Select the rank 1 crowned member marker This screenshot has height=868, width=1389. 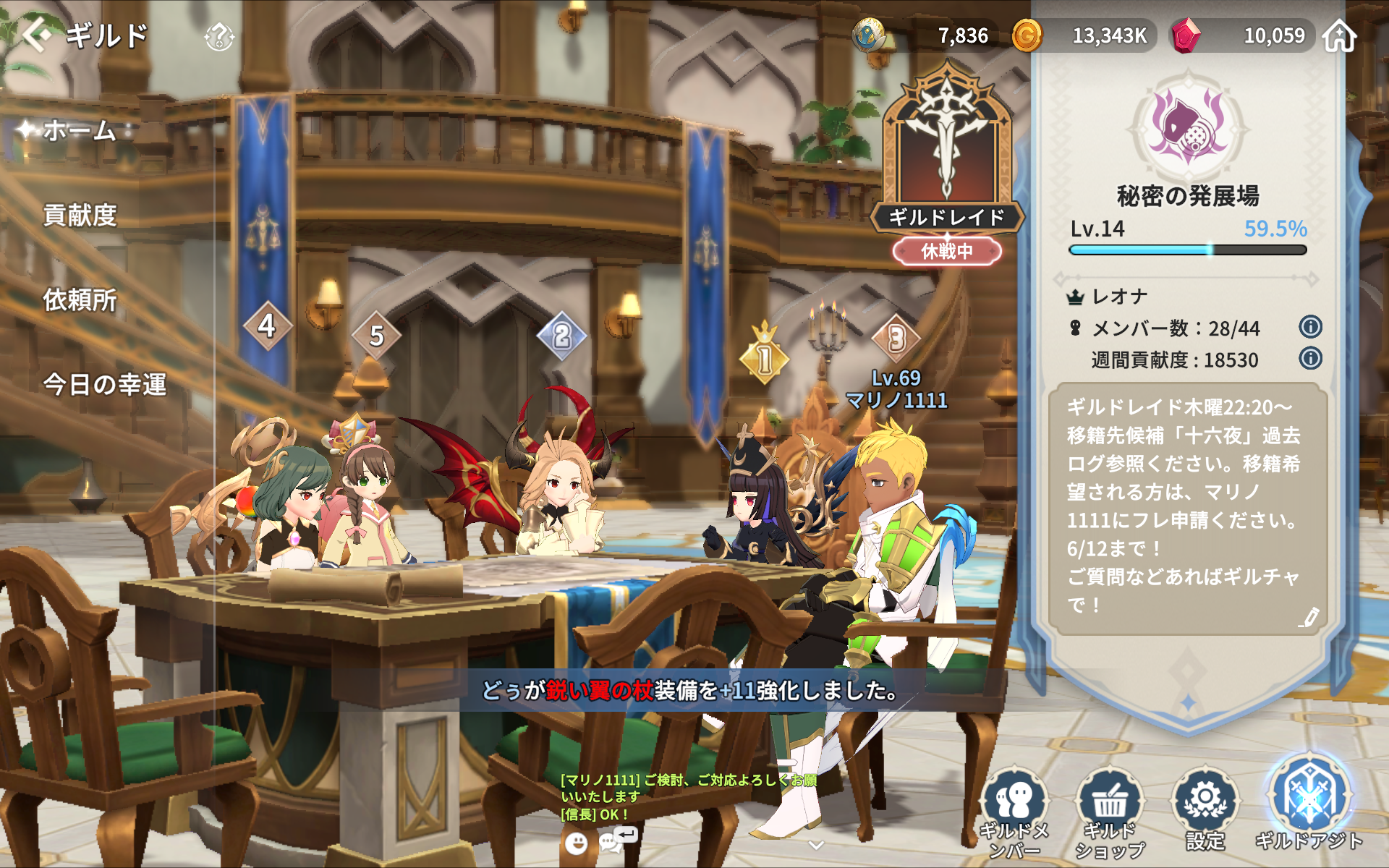pos(765,357)
